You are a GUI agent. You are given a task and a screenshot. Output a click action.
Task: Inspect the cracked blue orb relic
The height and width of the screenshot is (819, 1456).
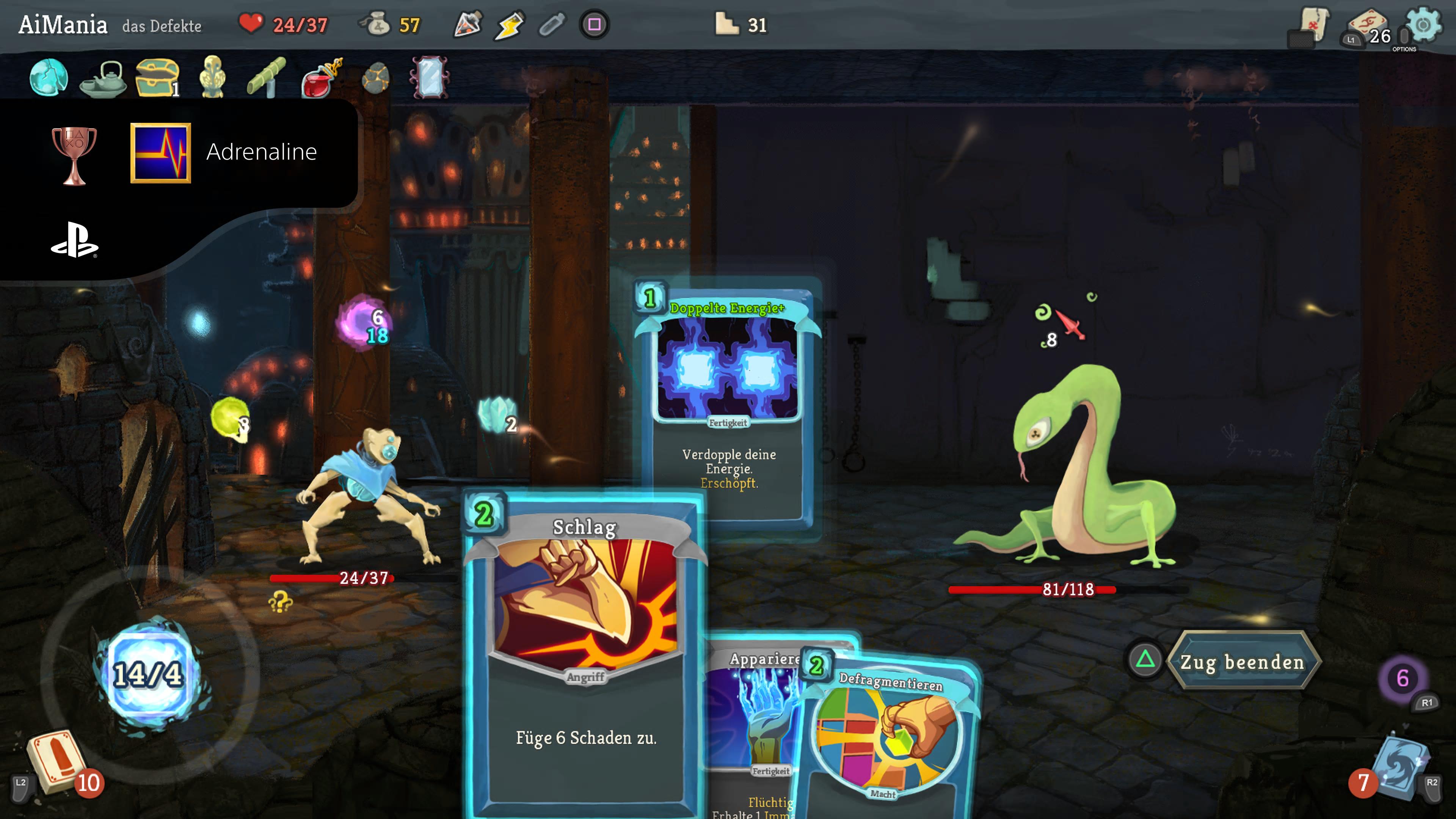[x=49, y=77]
